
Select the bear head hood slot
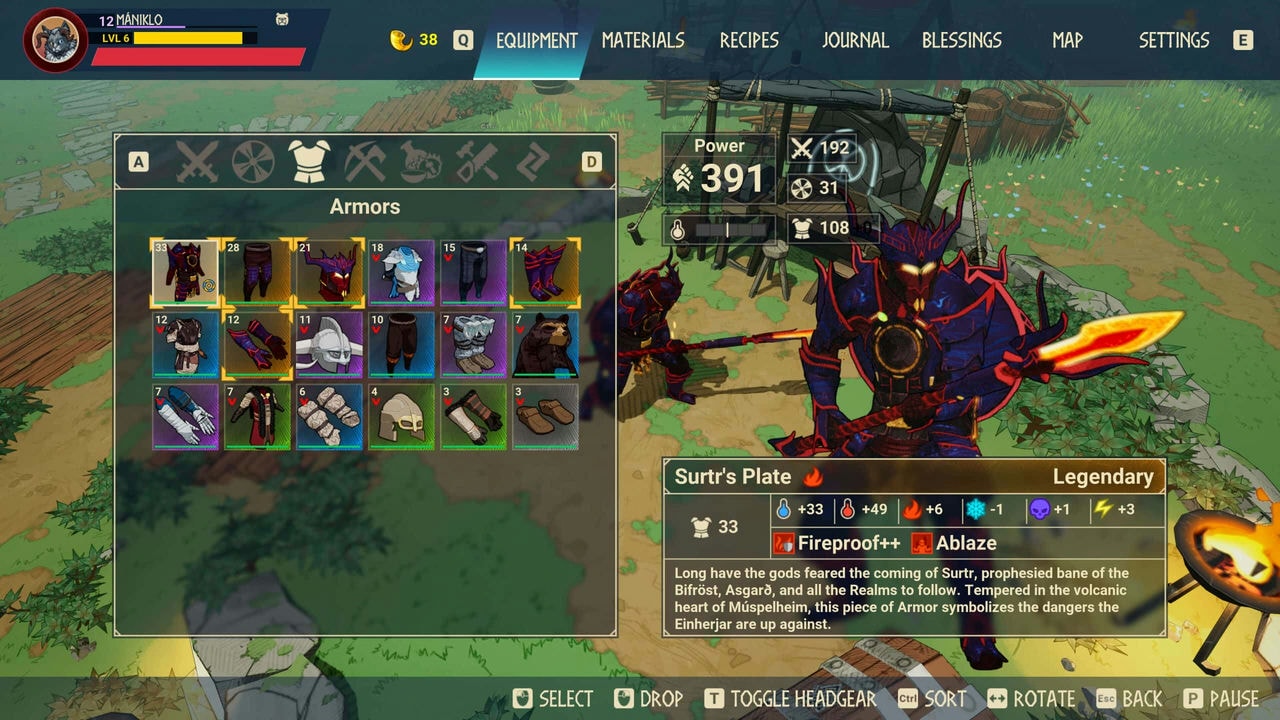[545, 344]
